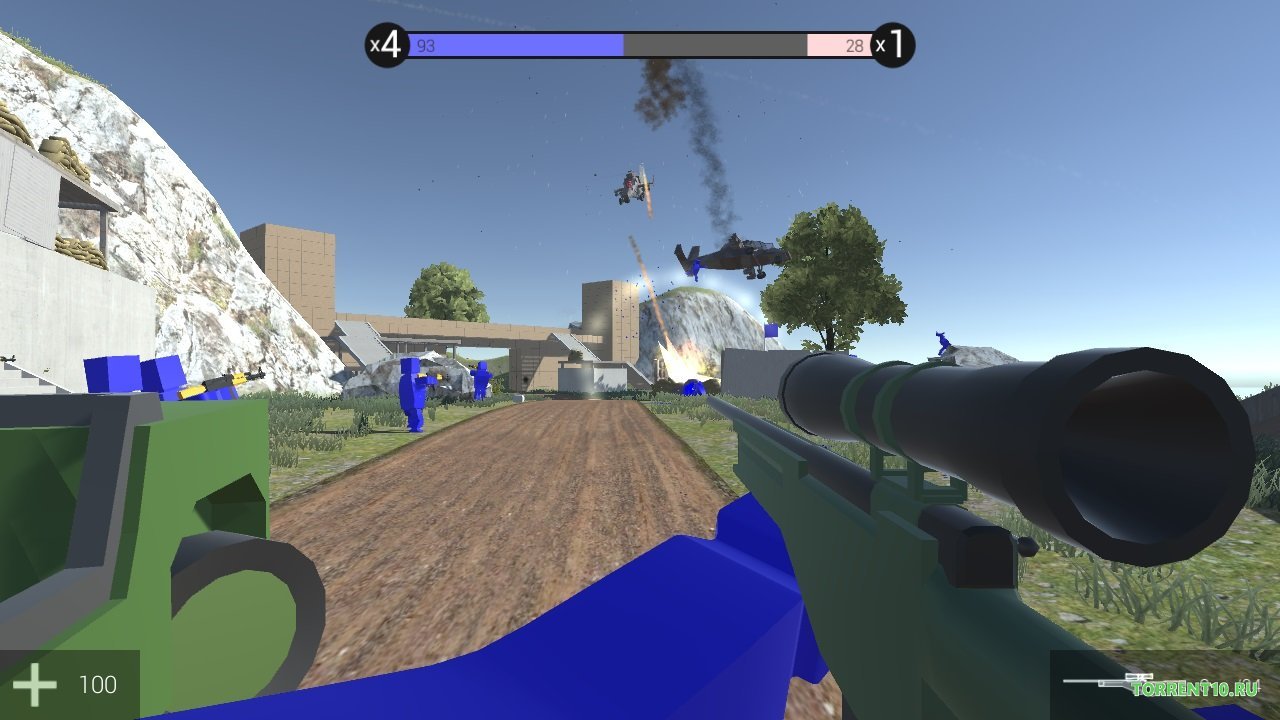Click the blue supply crates near the sandbags
The width and height of the screenshot is (1280, 720).
click(130, 375)
